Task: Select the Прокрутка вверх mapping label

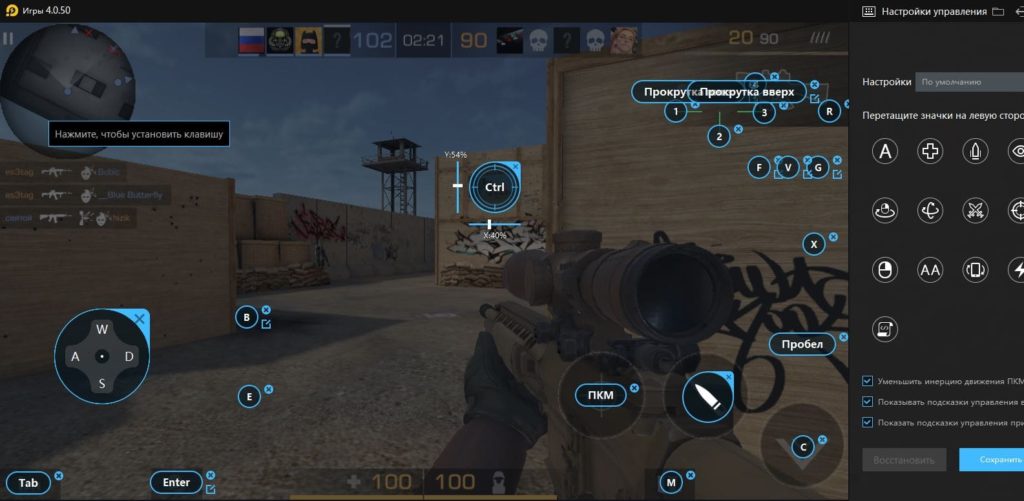Action: [748, 92]
